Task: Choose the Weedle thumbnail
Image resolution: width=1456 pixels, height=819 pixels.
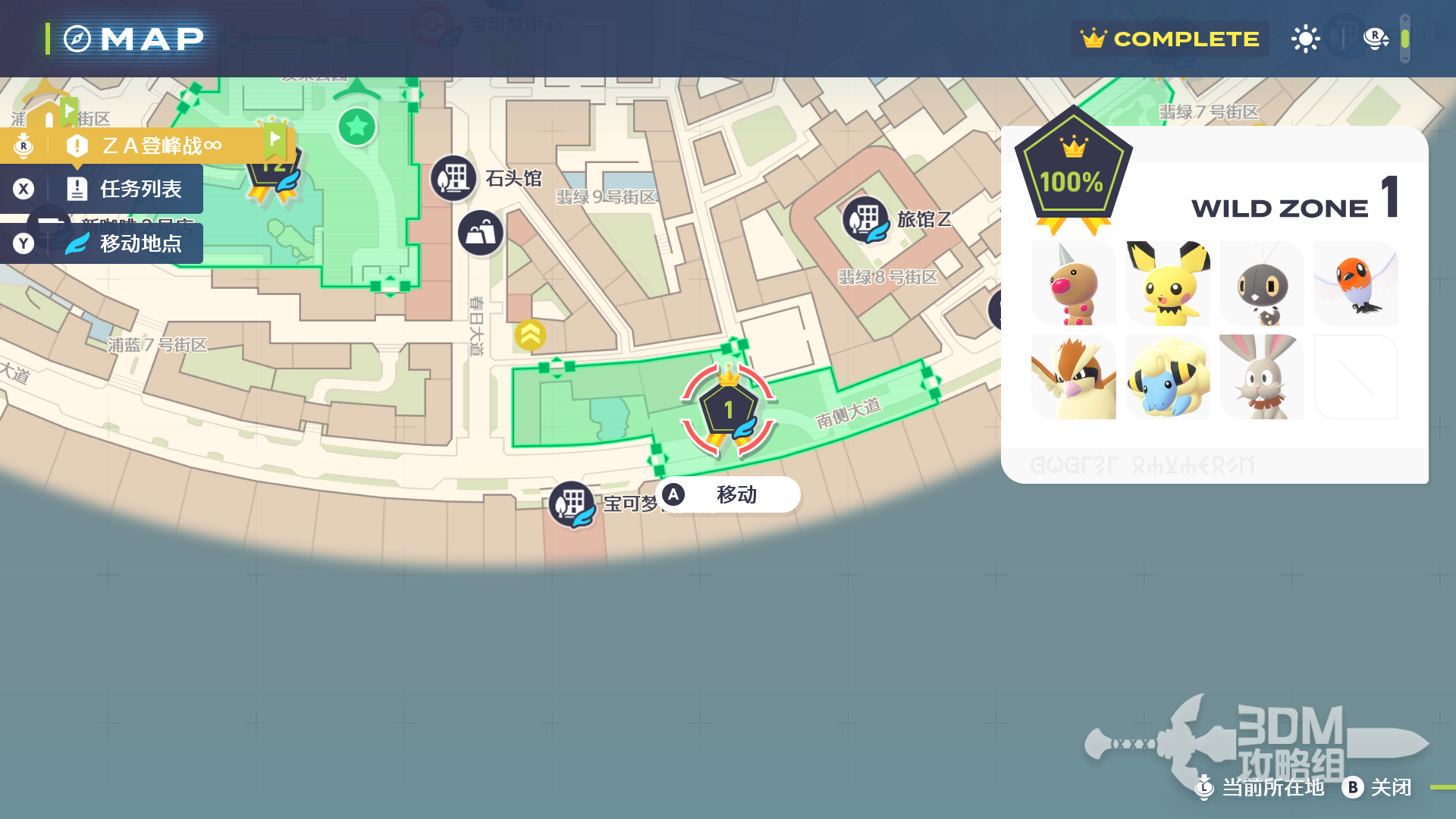Action: click(1074, 284)
